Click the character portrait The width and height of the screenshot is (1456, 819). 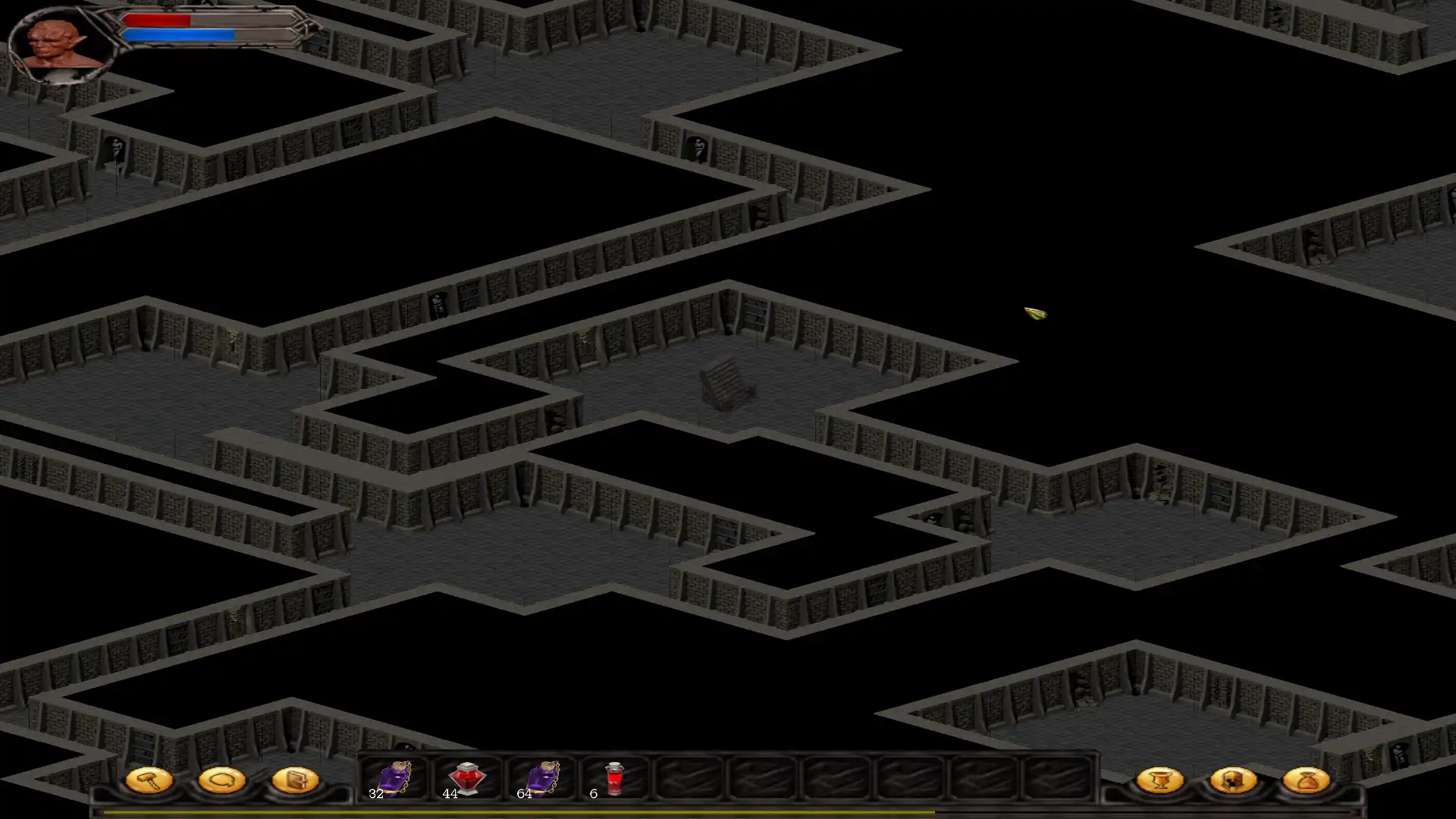tap(59, 44)
